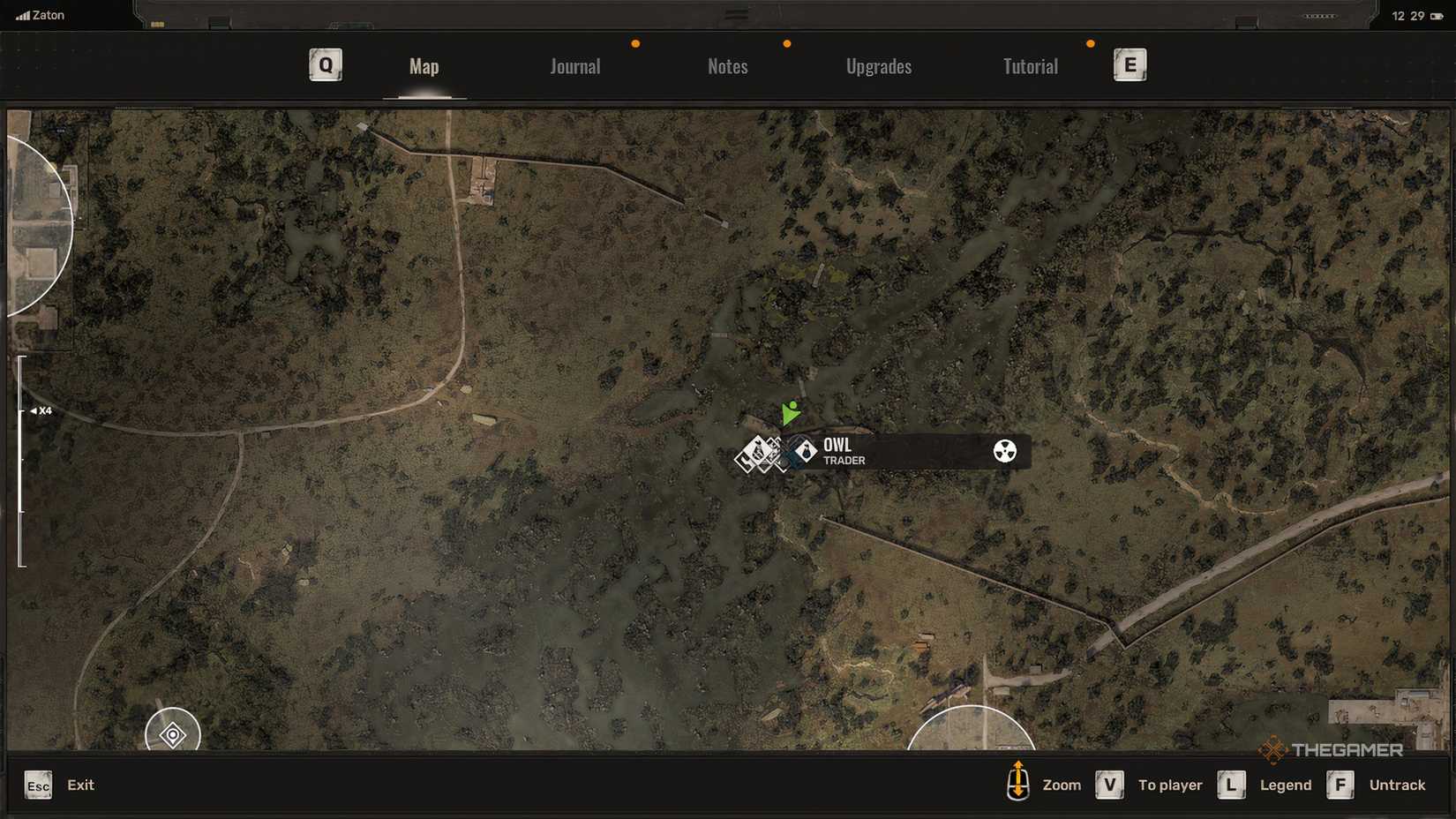Open the Notes tab
Screen dimensions: 1456x819
coord(727,65)
